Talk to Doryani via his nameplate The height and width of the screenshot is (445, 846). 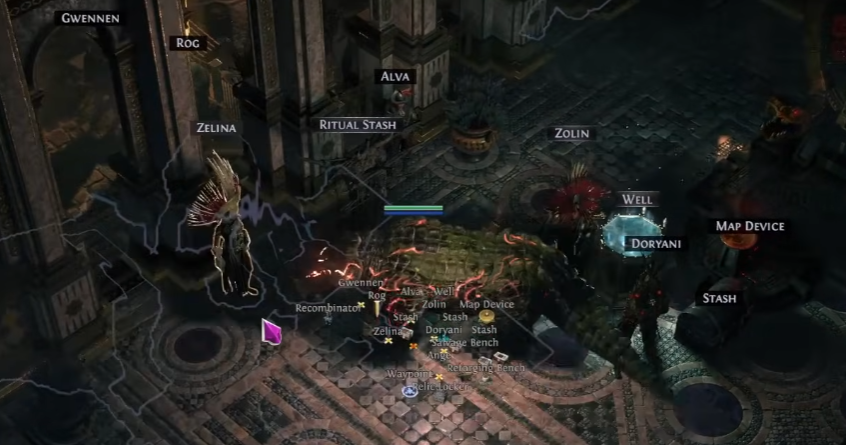click(x=655, y=243)
